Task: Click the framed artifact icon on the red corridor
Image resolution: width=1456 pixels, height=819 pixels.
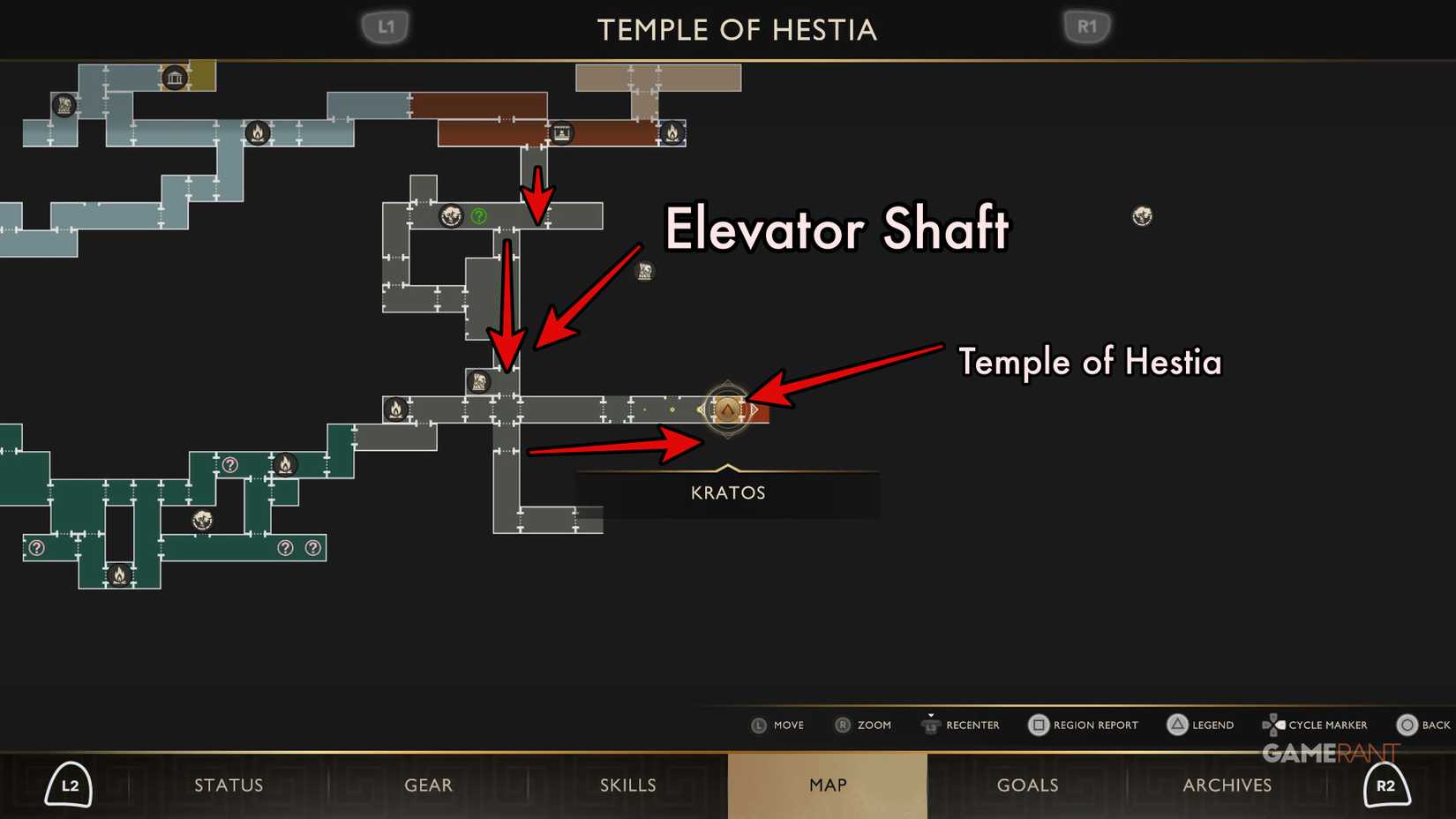Action: click(x=562, y=133)
